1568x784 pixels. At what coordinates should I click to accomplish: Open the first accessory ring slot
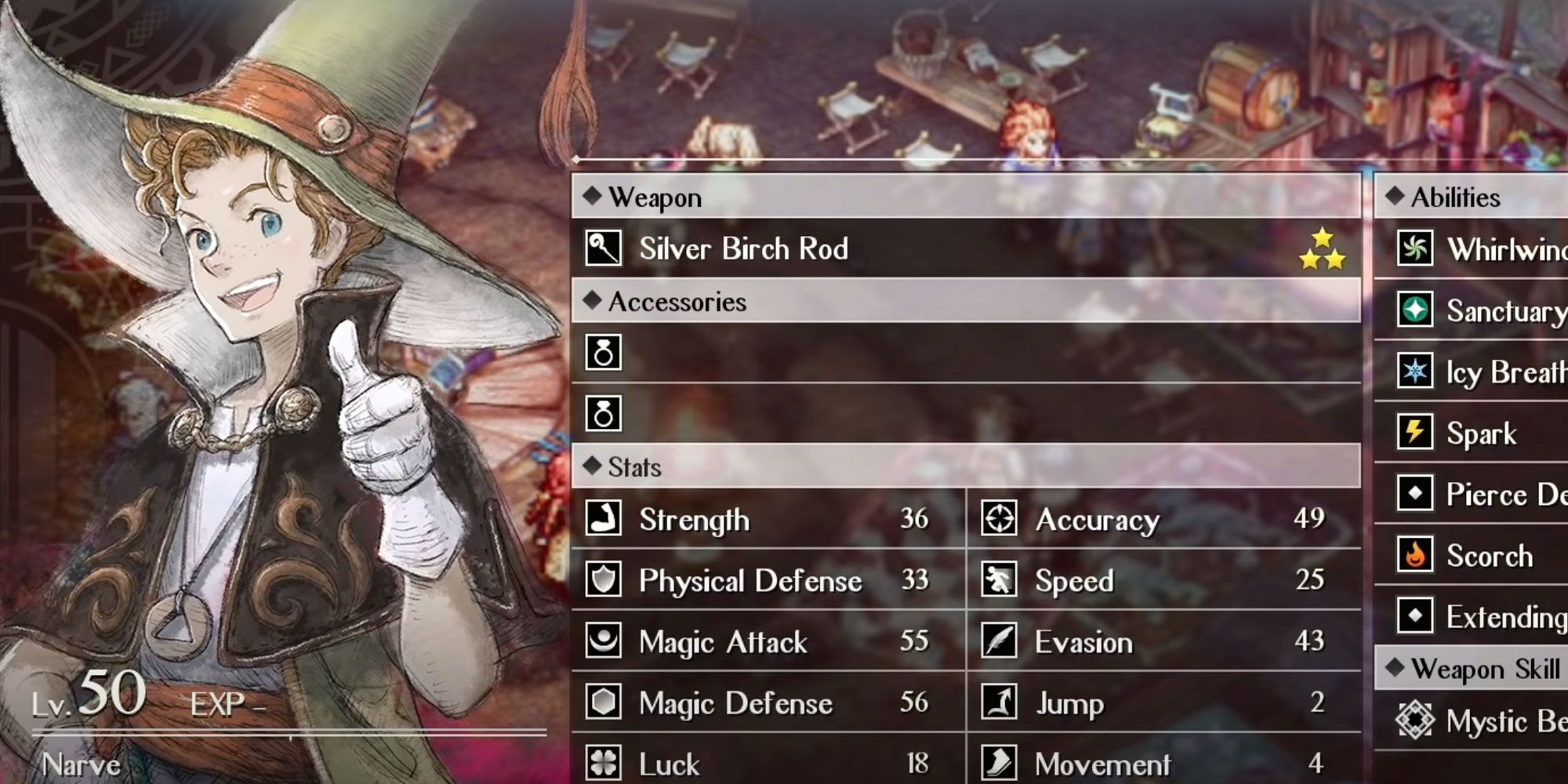[604, 353]
